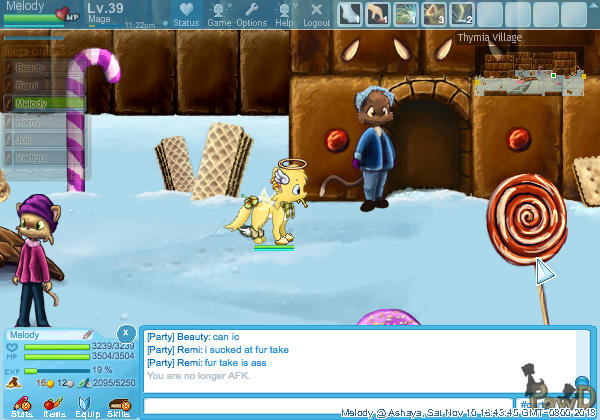Click the pencil icon beside Melody's name
This screenshot has width=600, height=420.
tap(88, 334)
